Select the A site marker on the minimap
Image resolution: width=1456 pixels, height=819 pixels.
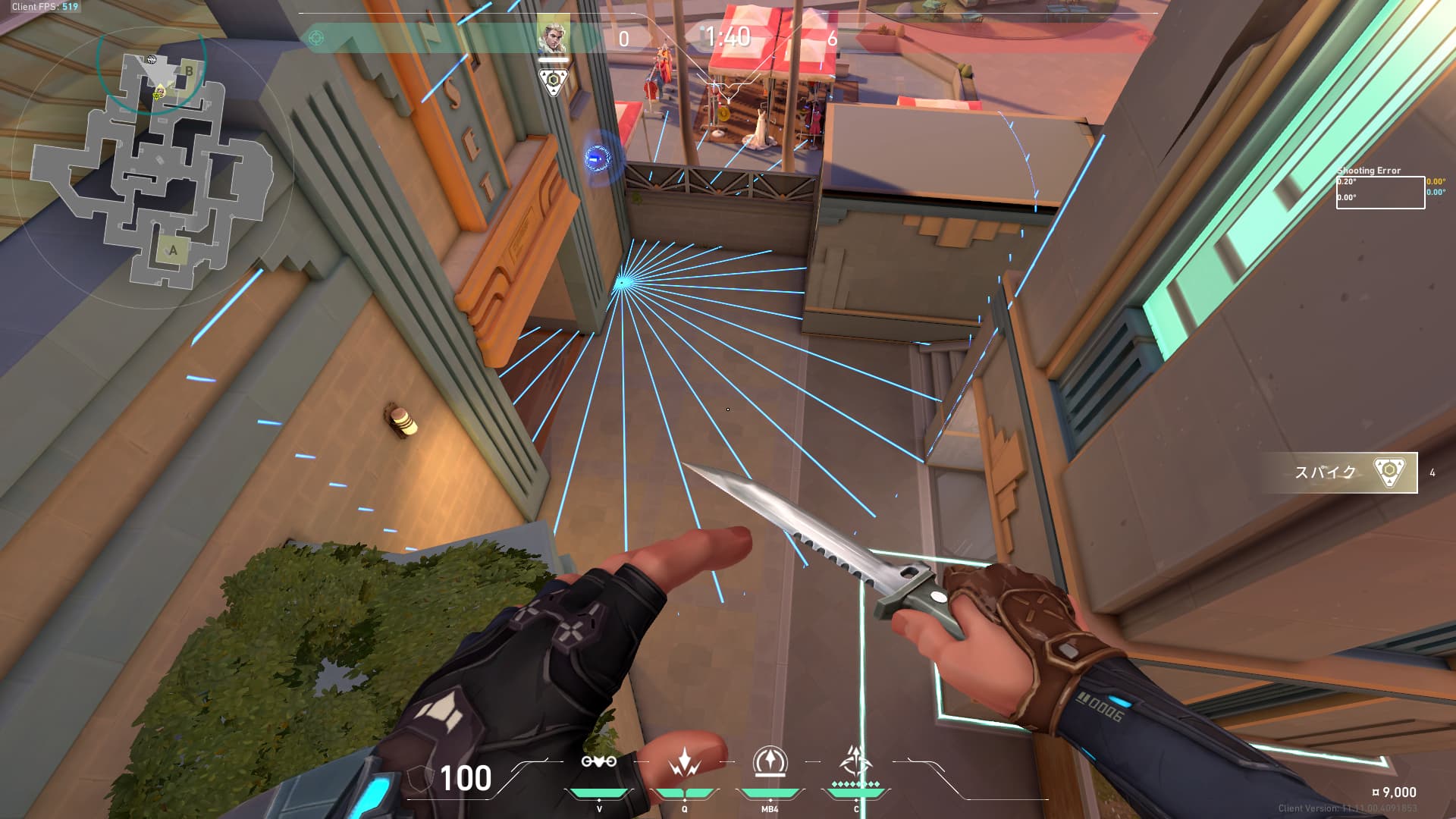pyautogui.click(x=173, y=249)
